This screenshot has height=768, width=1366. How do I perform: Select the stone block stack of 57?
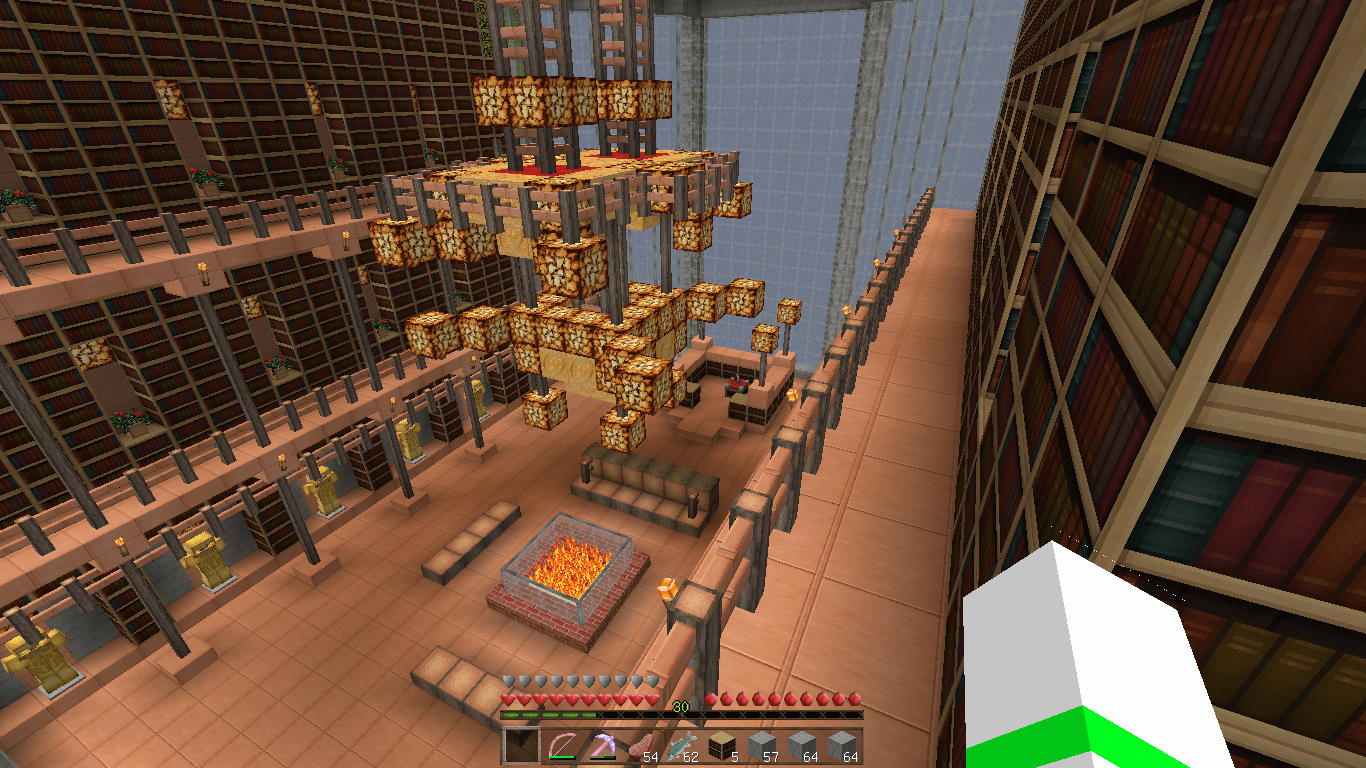pos(762,746)
